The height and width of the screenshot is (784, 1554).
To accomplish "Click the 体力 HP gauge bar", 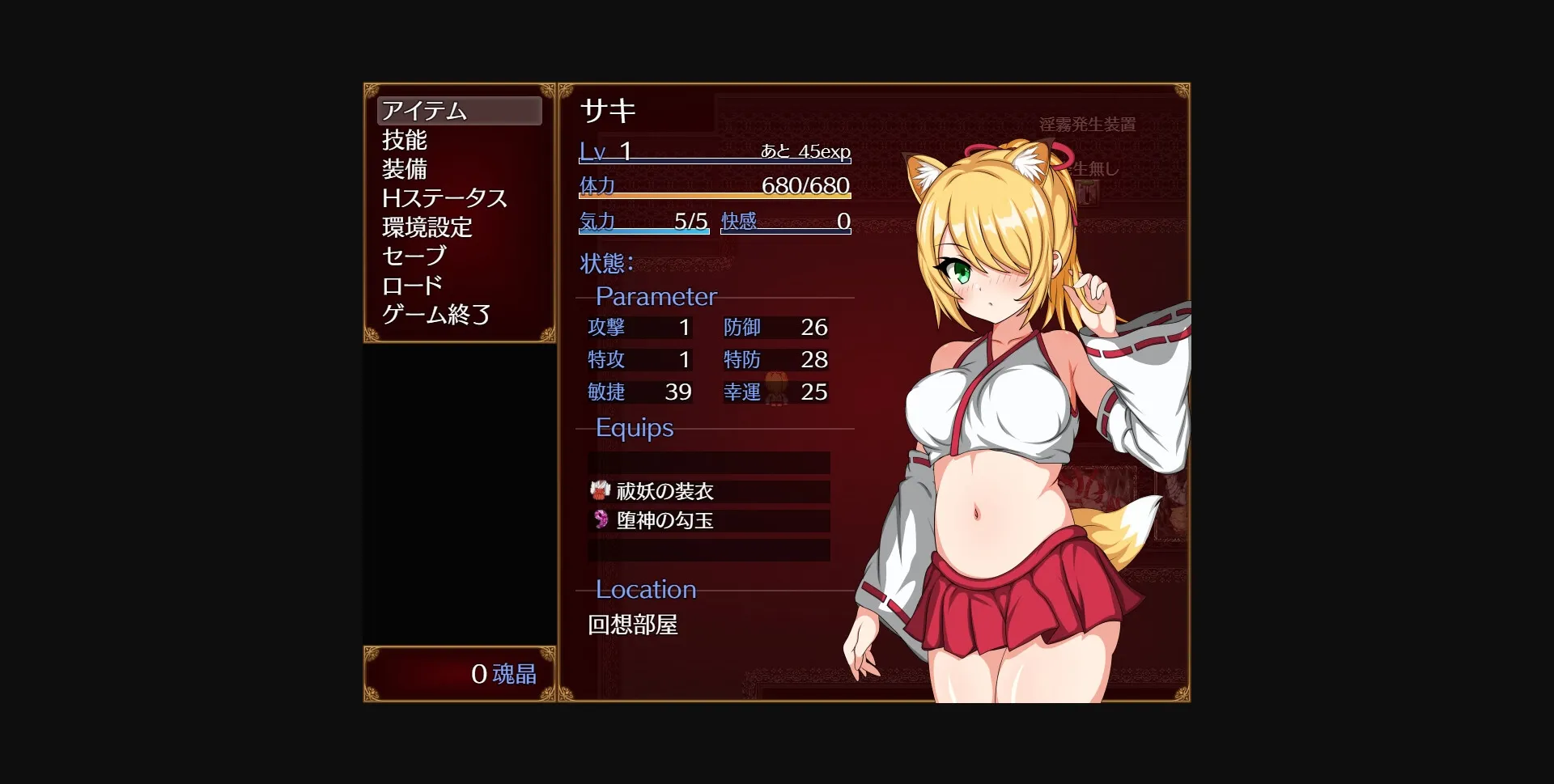I will [712, 194].
